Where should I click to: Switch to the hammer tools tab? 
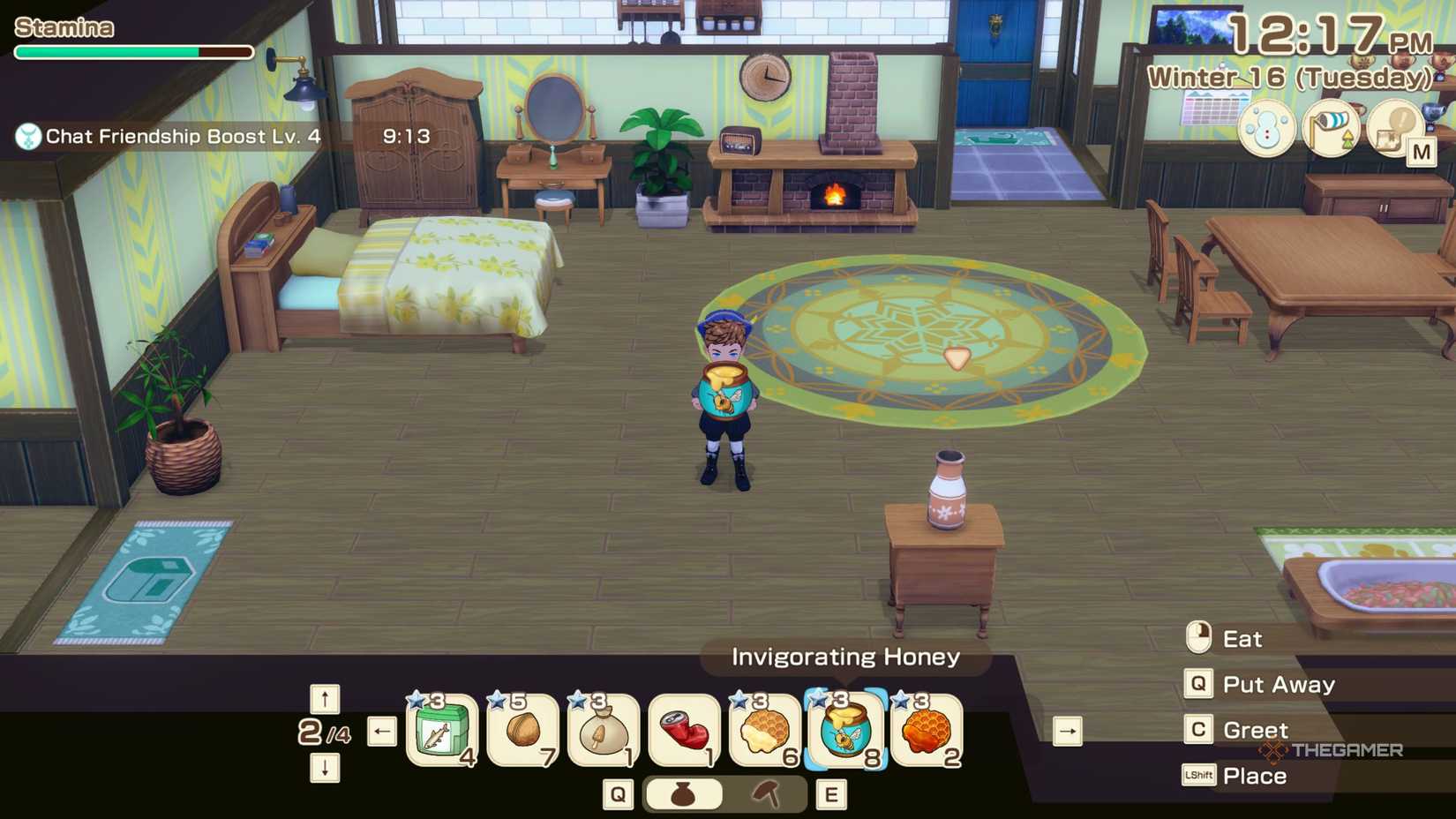[x=766, y=794]
